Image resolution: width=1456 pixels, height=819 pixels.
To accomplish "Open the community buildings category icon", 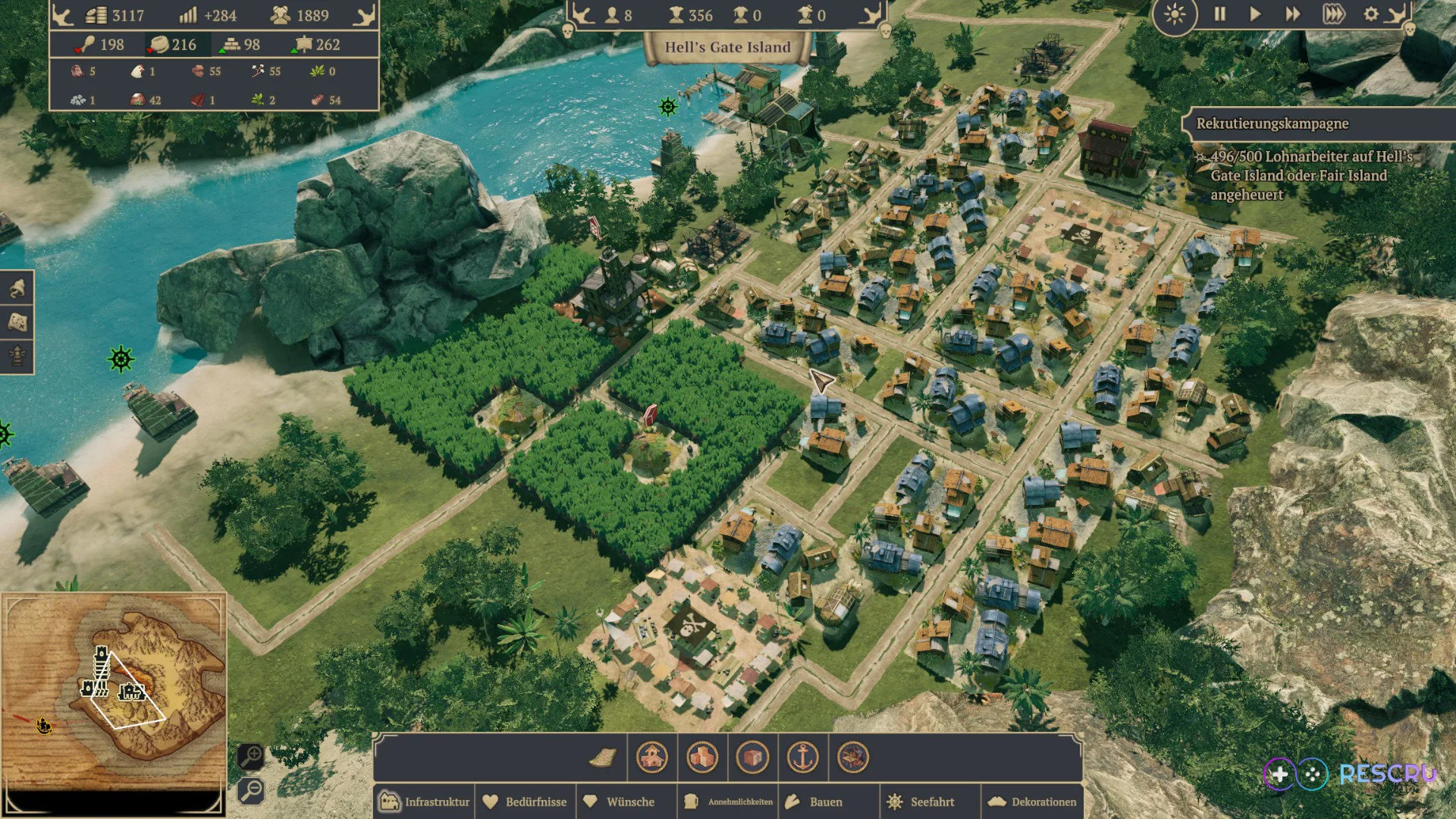I will pyautogui.click(x=651, y=758).
